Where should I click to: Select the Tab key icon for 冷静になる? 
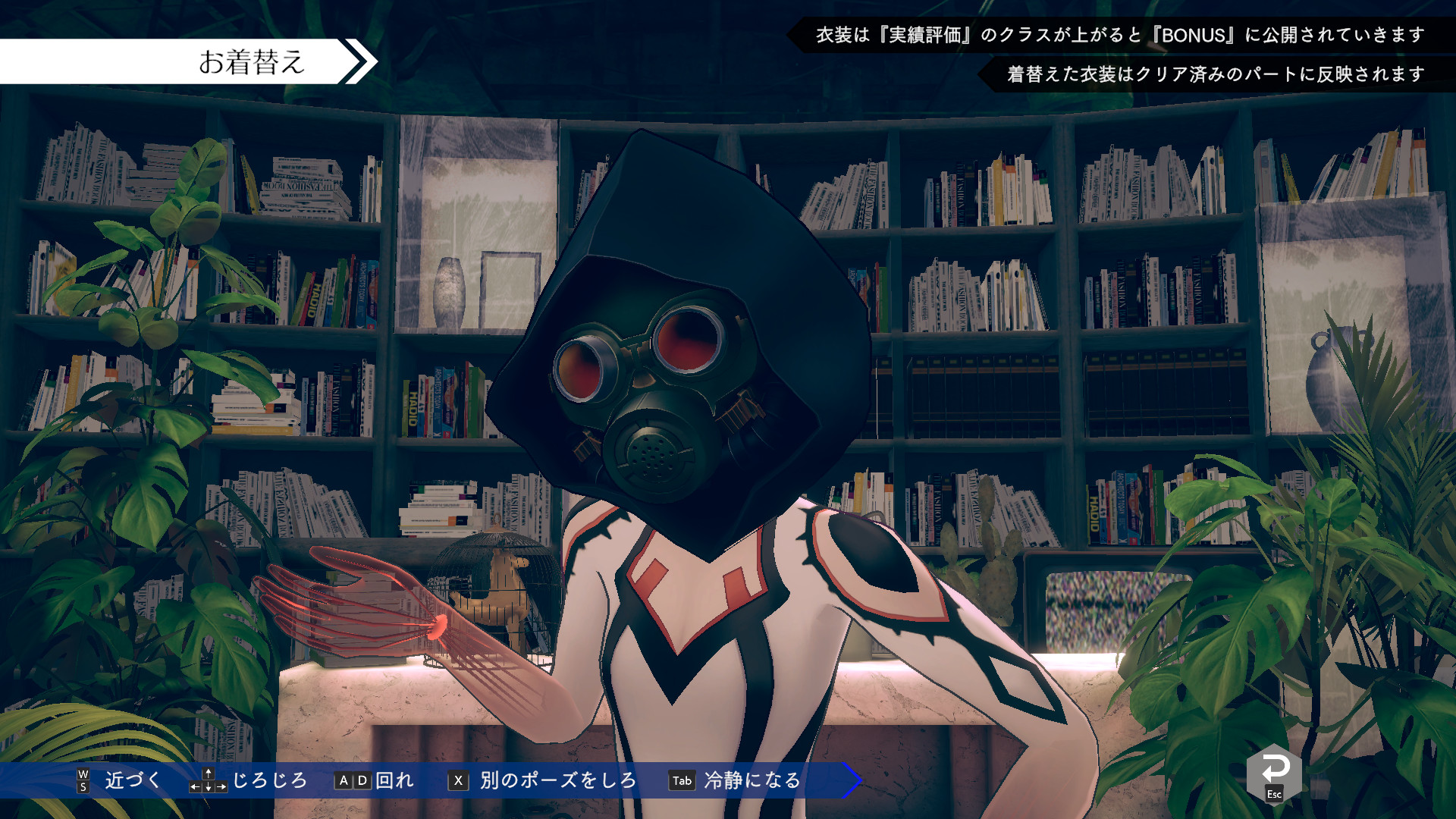tap(681, 780)
